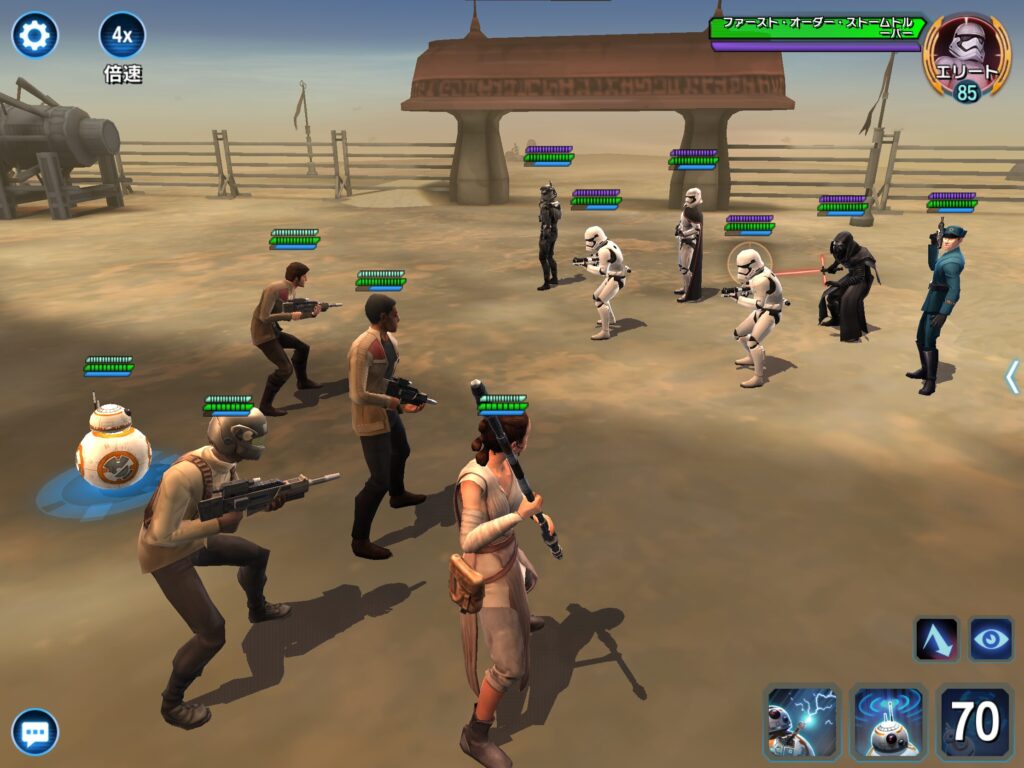Click the blue arrow icon button
Image resolution: width=1024 pixels, height=768 pixels.
pyautogui.click(x=936, y=639)
